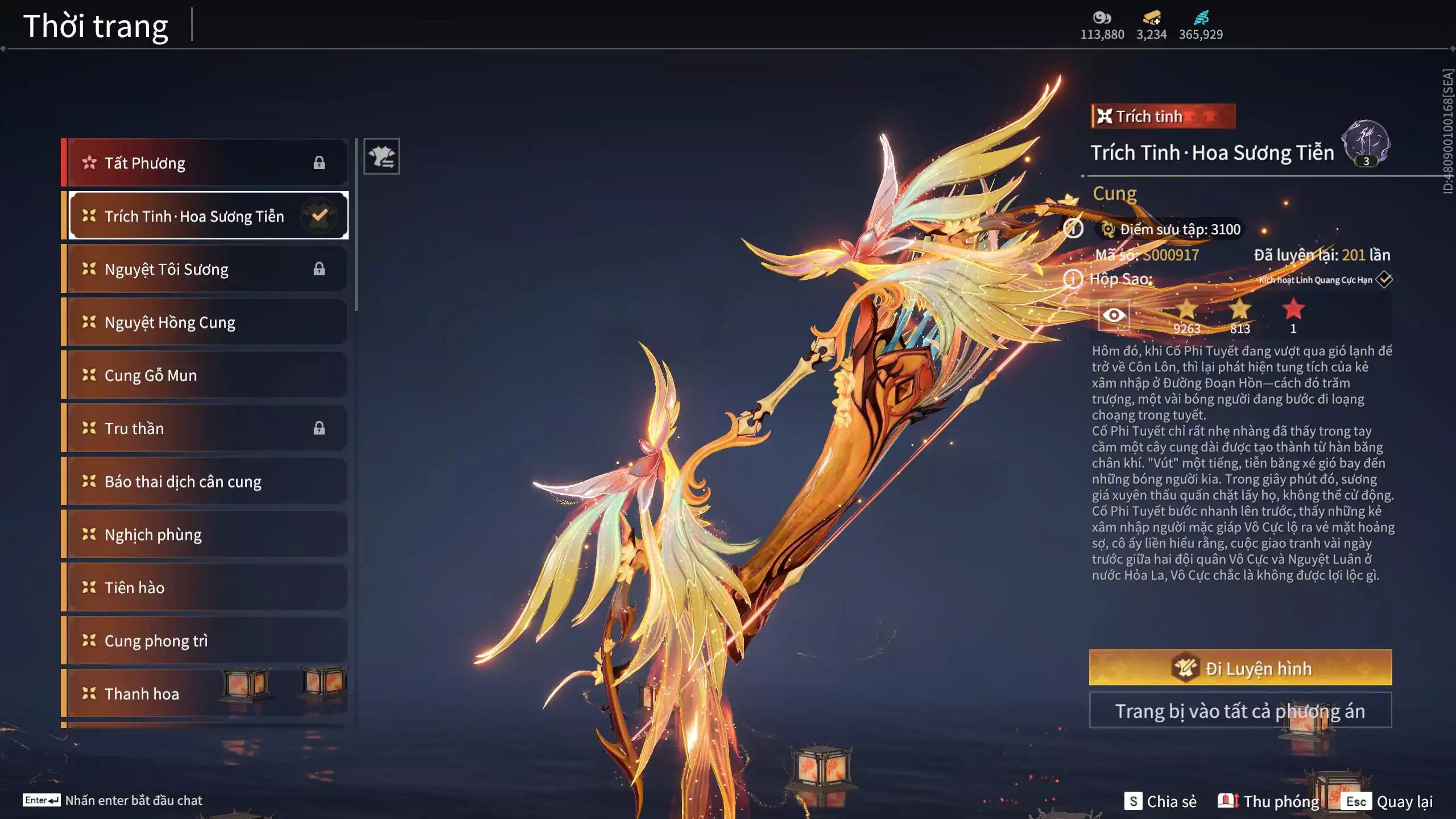Select Nguyệt Tôi Sương from the list
The width and height of the screenshot is (1456, 819).
[x=205, y=269]
